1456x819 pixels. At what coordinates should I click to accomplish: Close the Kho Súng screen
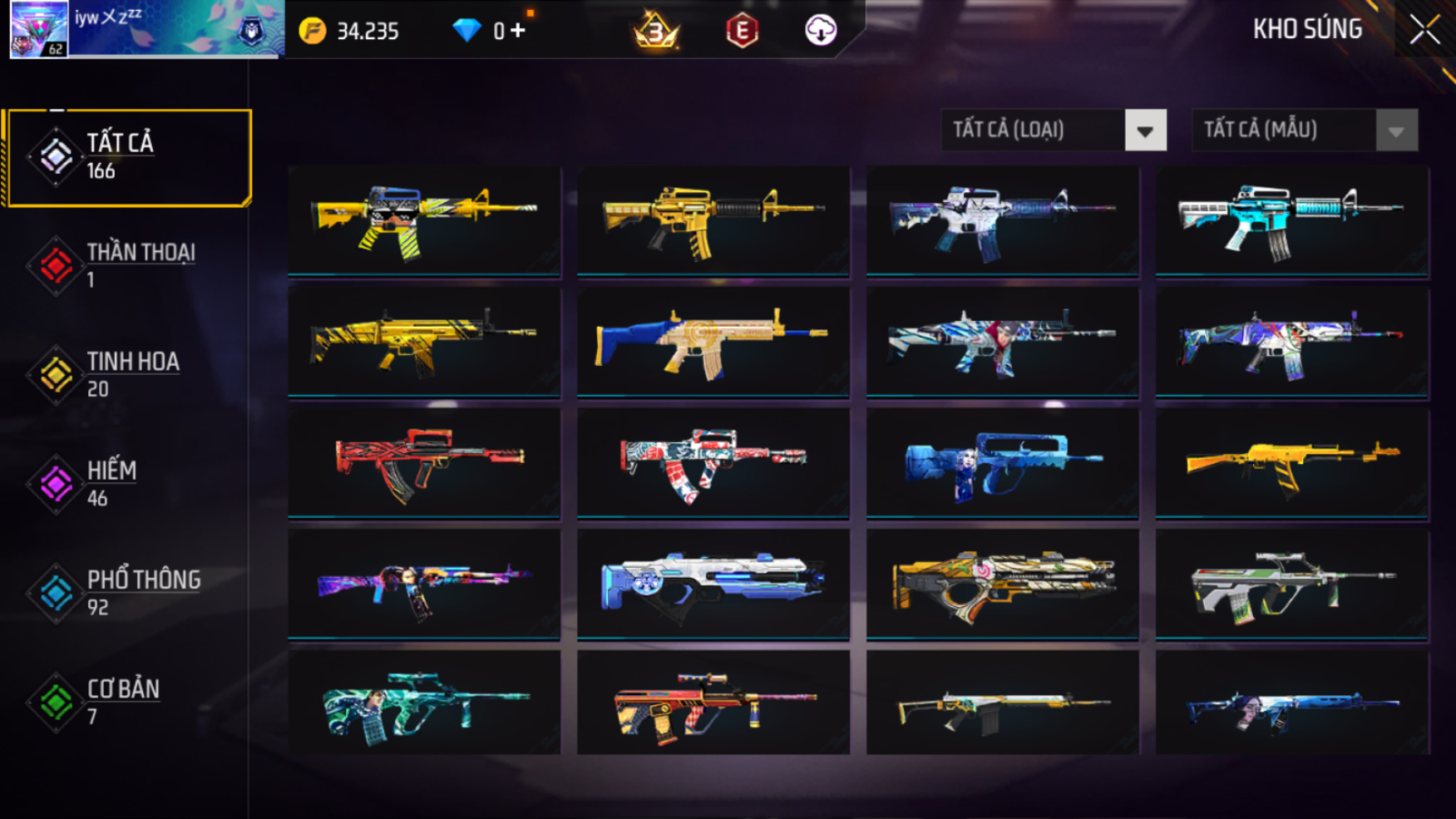point(1424,31)
